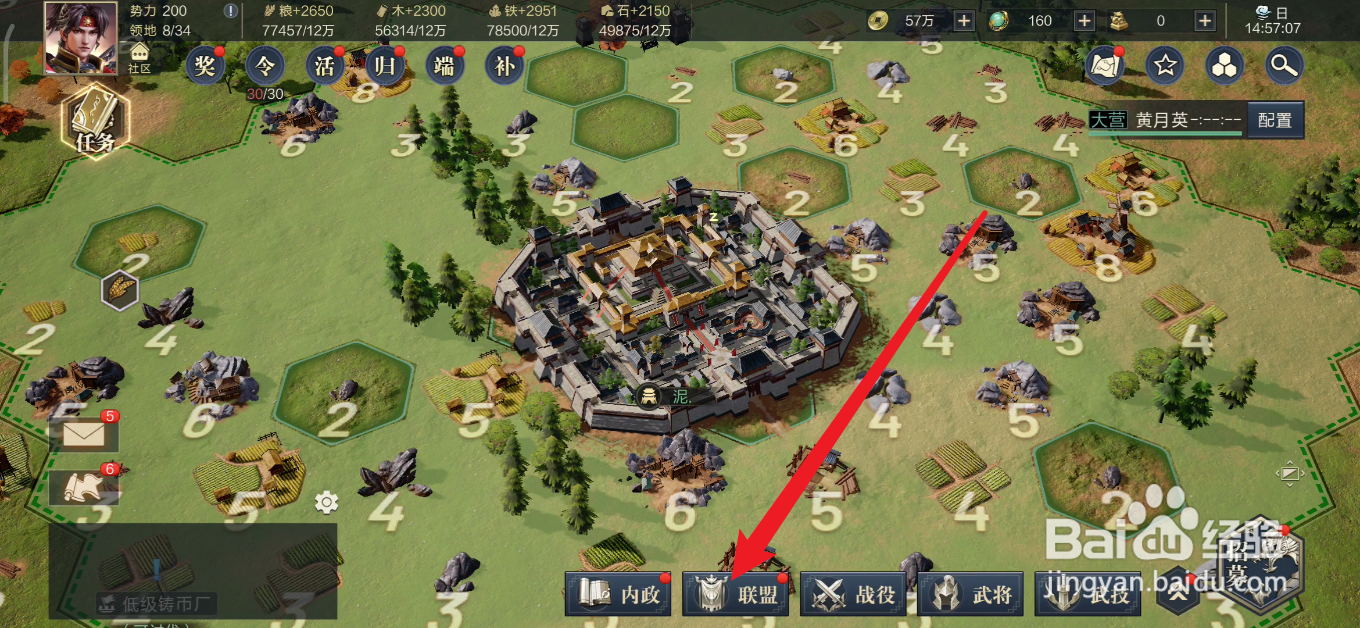Open the gear settings icon

326,501
